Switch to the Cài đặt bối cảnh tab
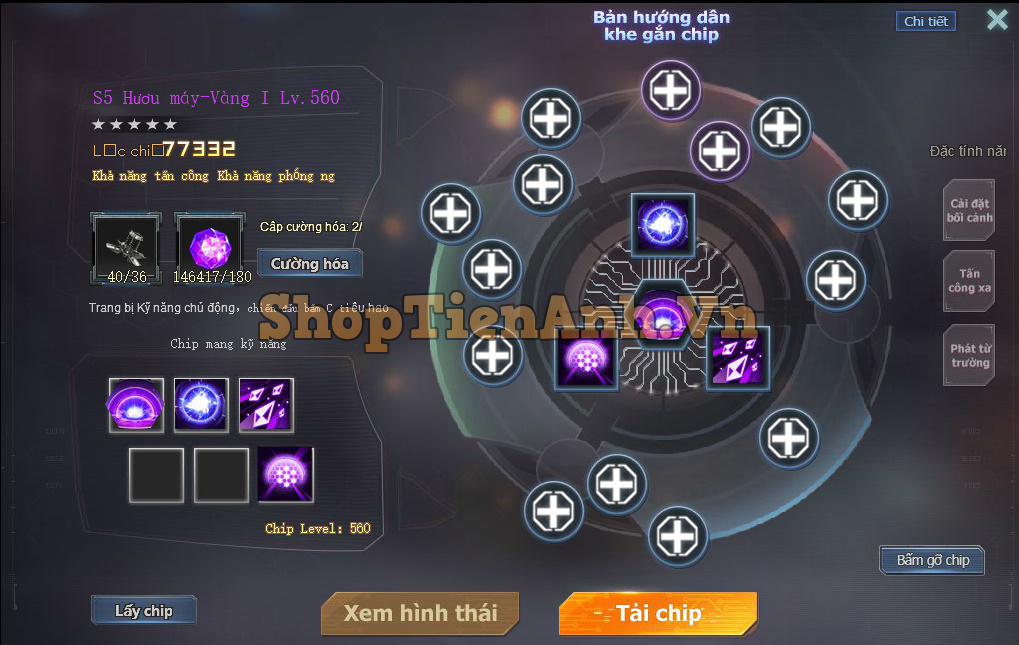Image resolution: width=1019 pixels, height=645 pixels. tap(970, 210)
